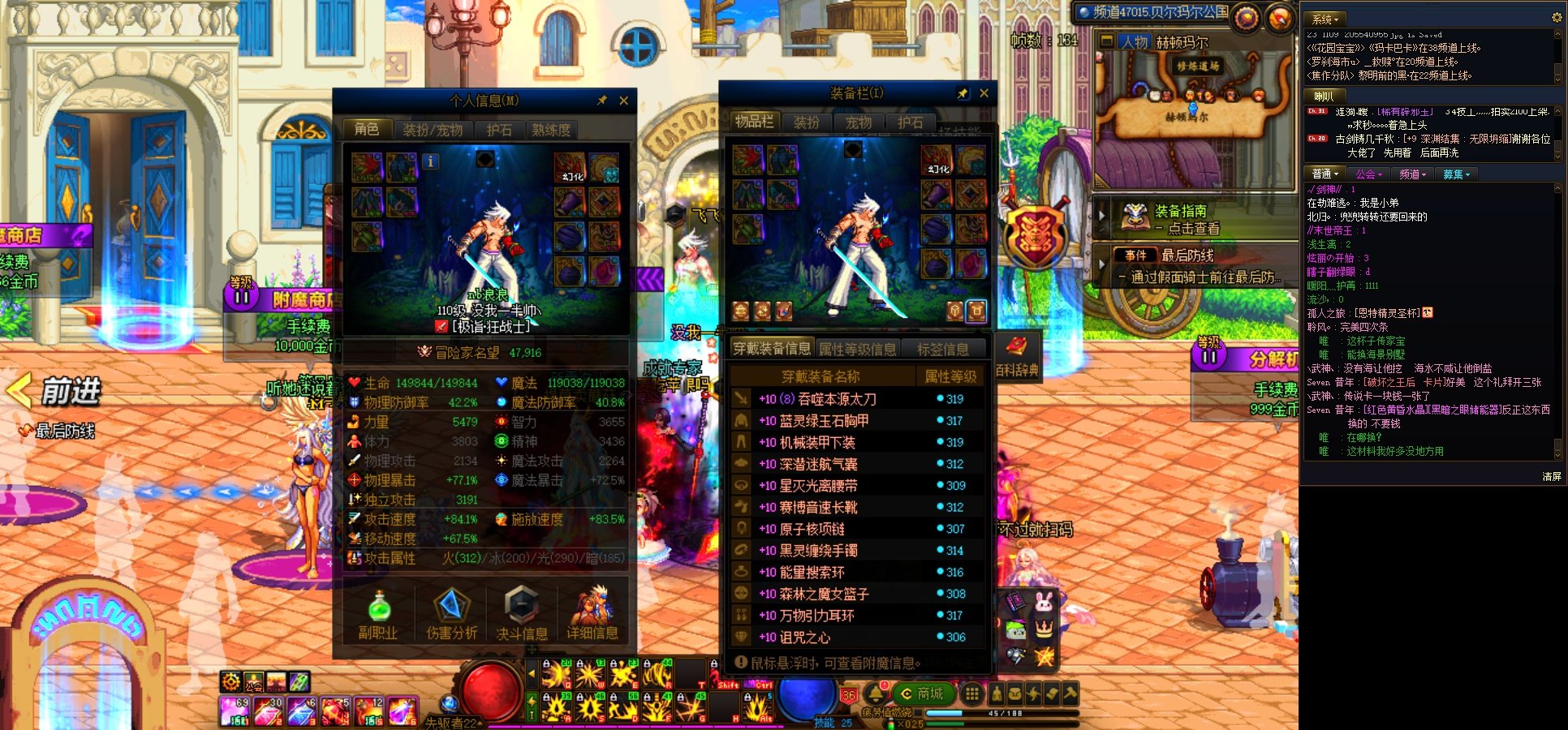The image size is (1568, 730).
Task: Toggle the pushpin on the 个人信息 window
Action: coord(601,101)
